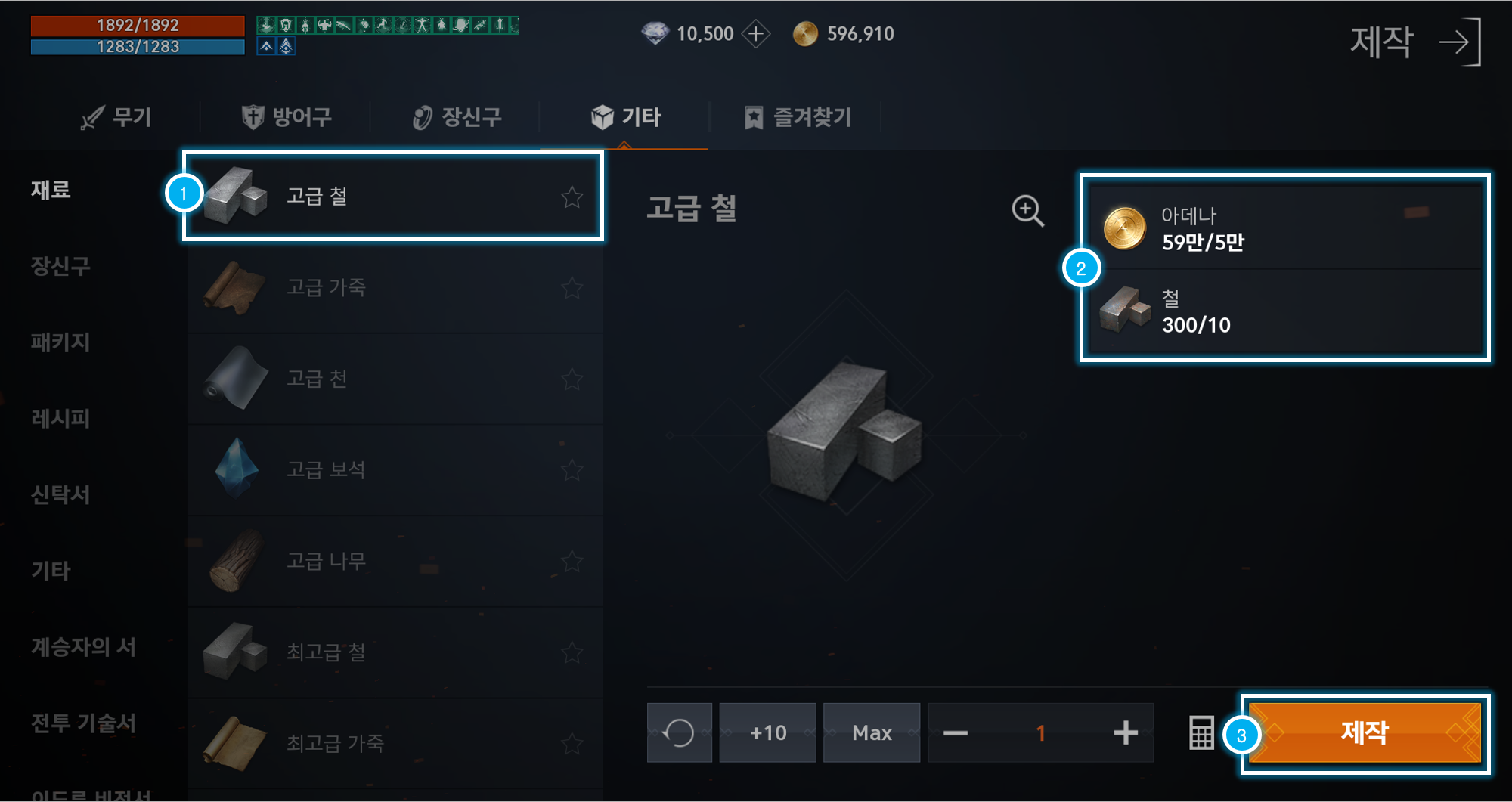
Task: Click the Max quantity button
Action: [x=871, y=732]
